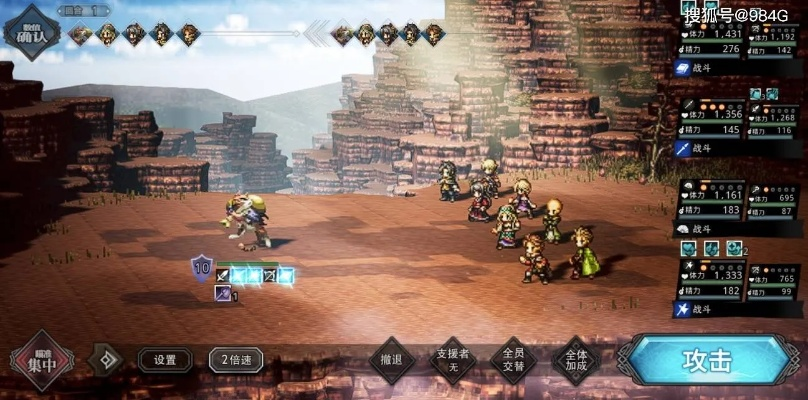Click the enemy's shield counter showing 10

tap(201, 268)
